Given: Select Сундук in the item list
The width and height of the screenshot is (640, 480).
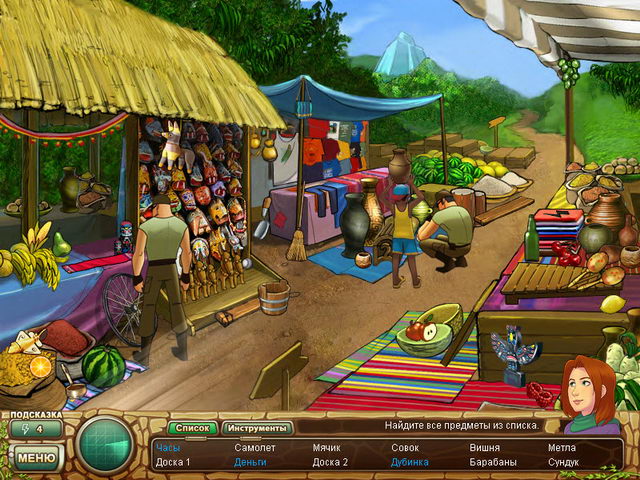Looking at the screenshot, I should click(x=563, y=462).
